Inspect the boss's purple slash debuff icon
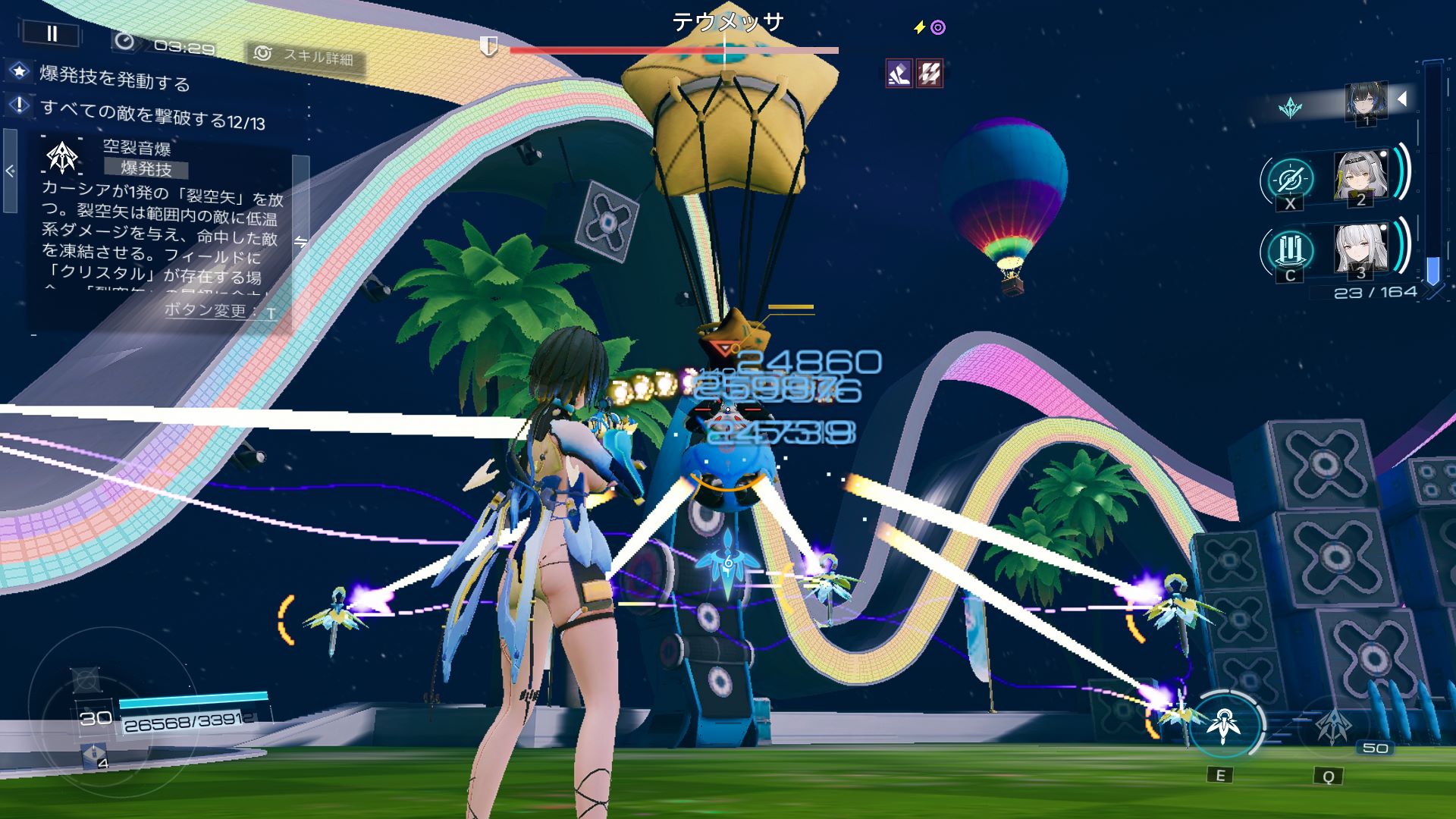This screenshot has width=1456, height=819. (899, 74)
